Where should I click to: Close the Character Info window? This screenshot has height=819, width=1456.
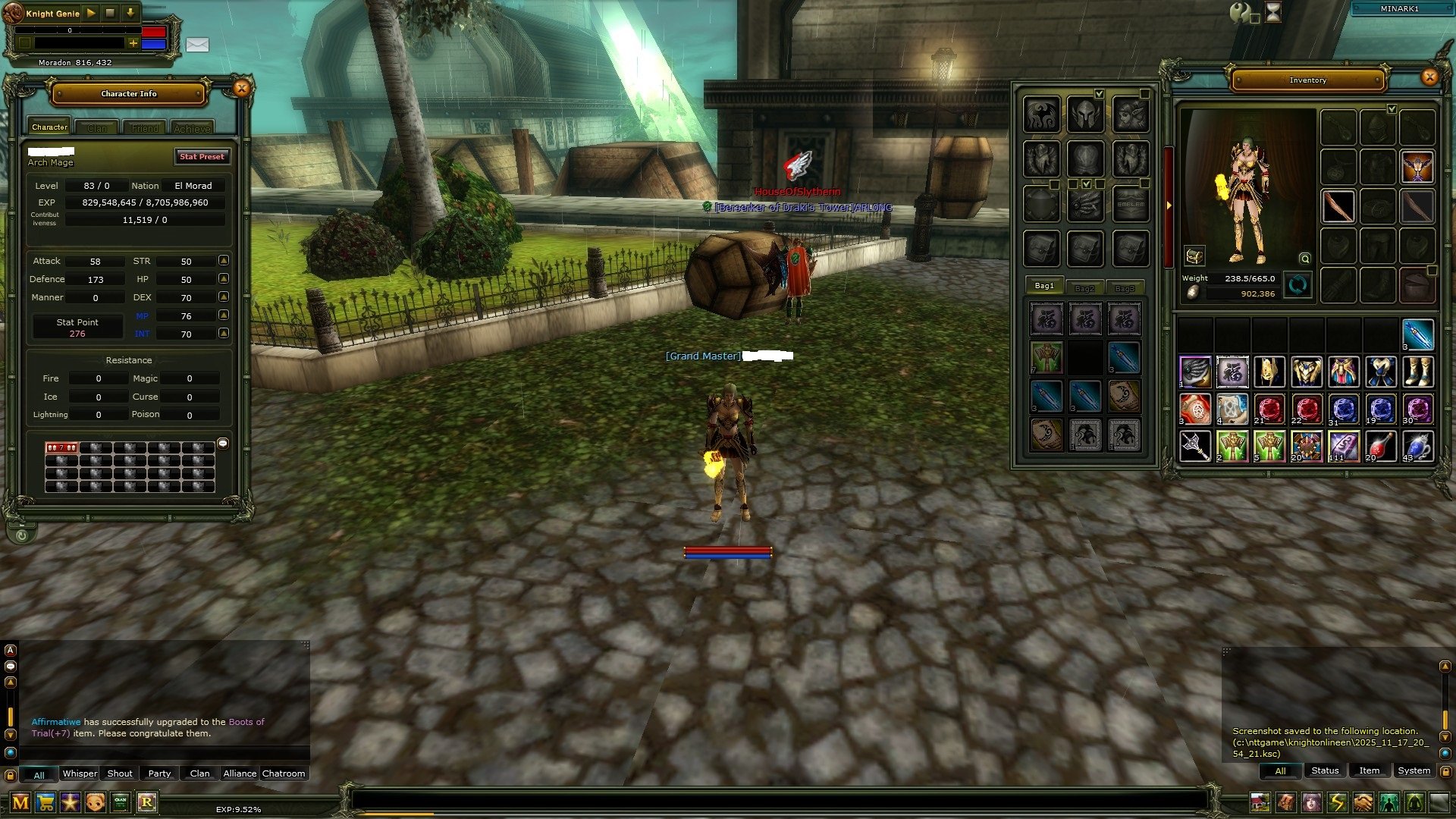241,89
